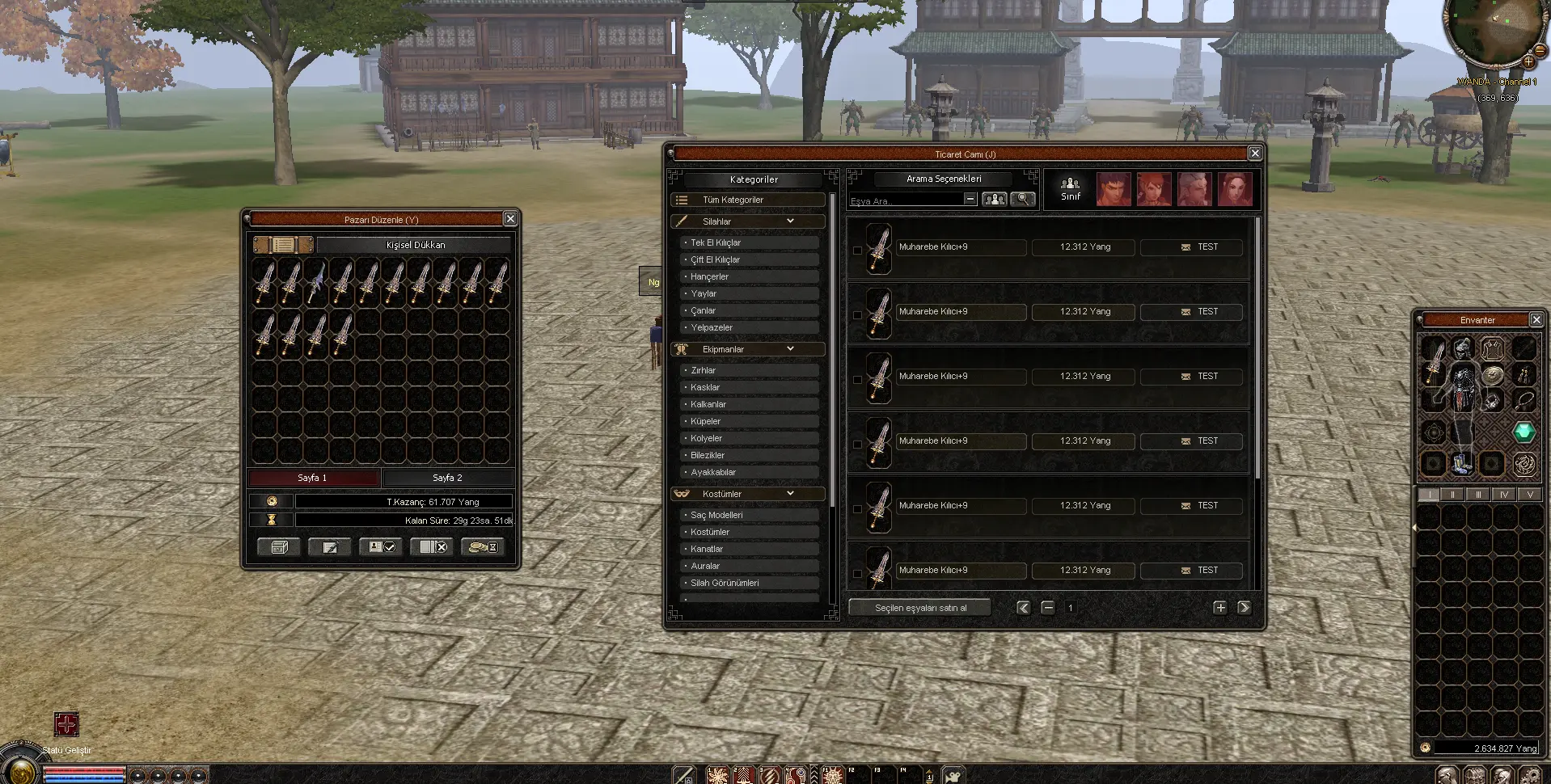Image resolution: width=1551 pixels, height=784 pixels.
Task: Close the Pazarı Düzenle window
Action: coord(510,219)
